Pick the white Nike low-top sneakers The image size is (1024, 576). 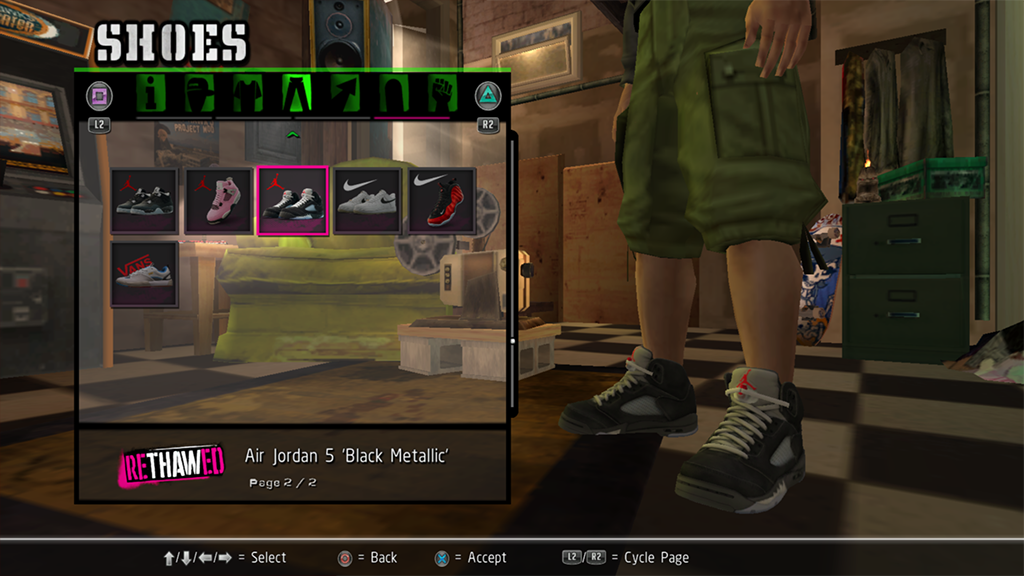367,201
